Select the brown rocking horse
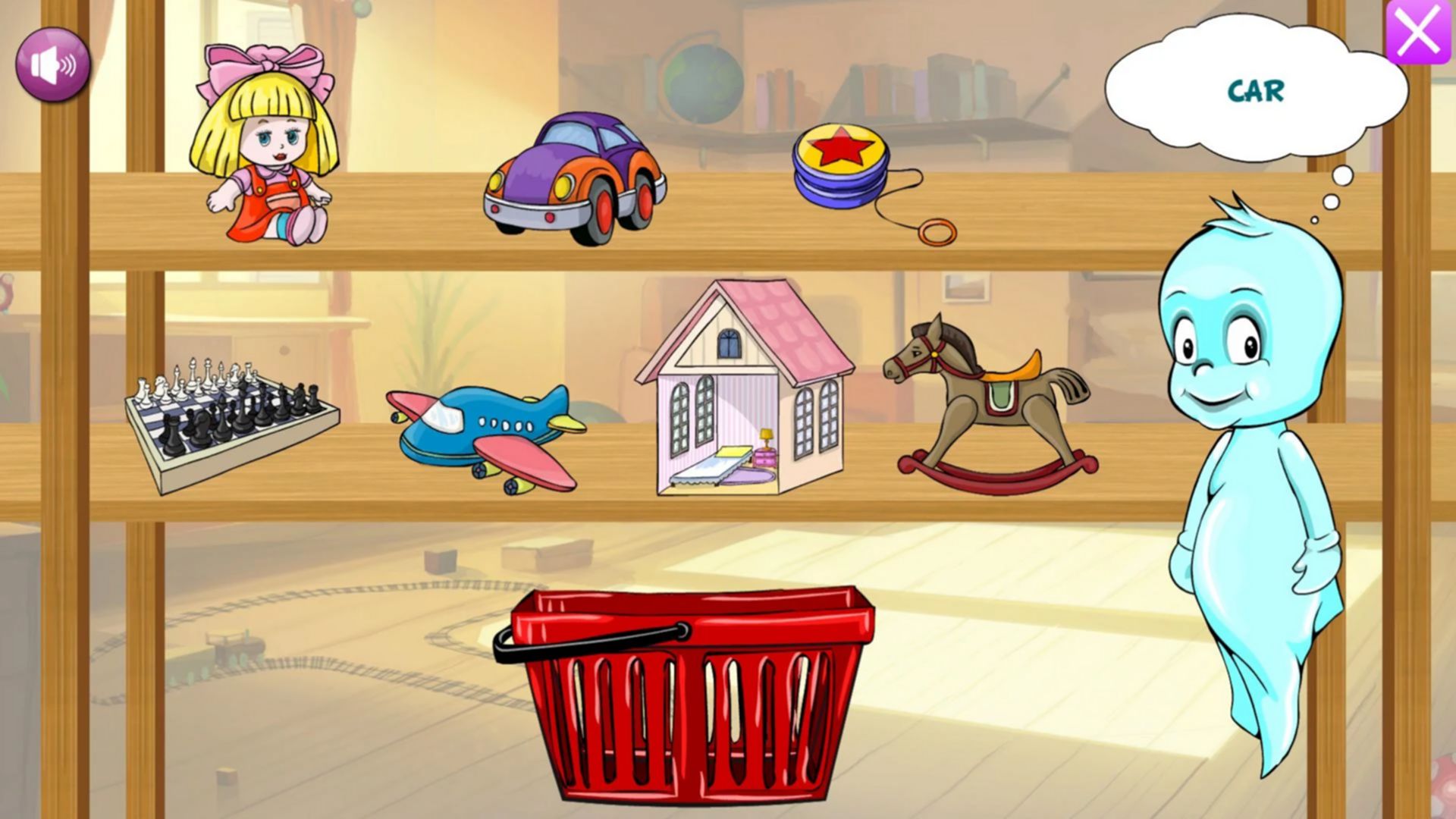Viewport: 1456px width, 819px height. (990, 406)
